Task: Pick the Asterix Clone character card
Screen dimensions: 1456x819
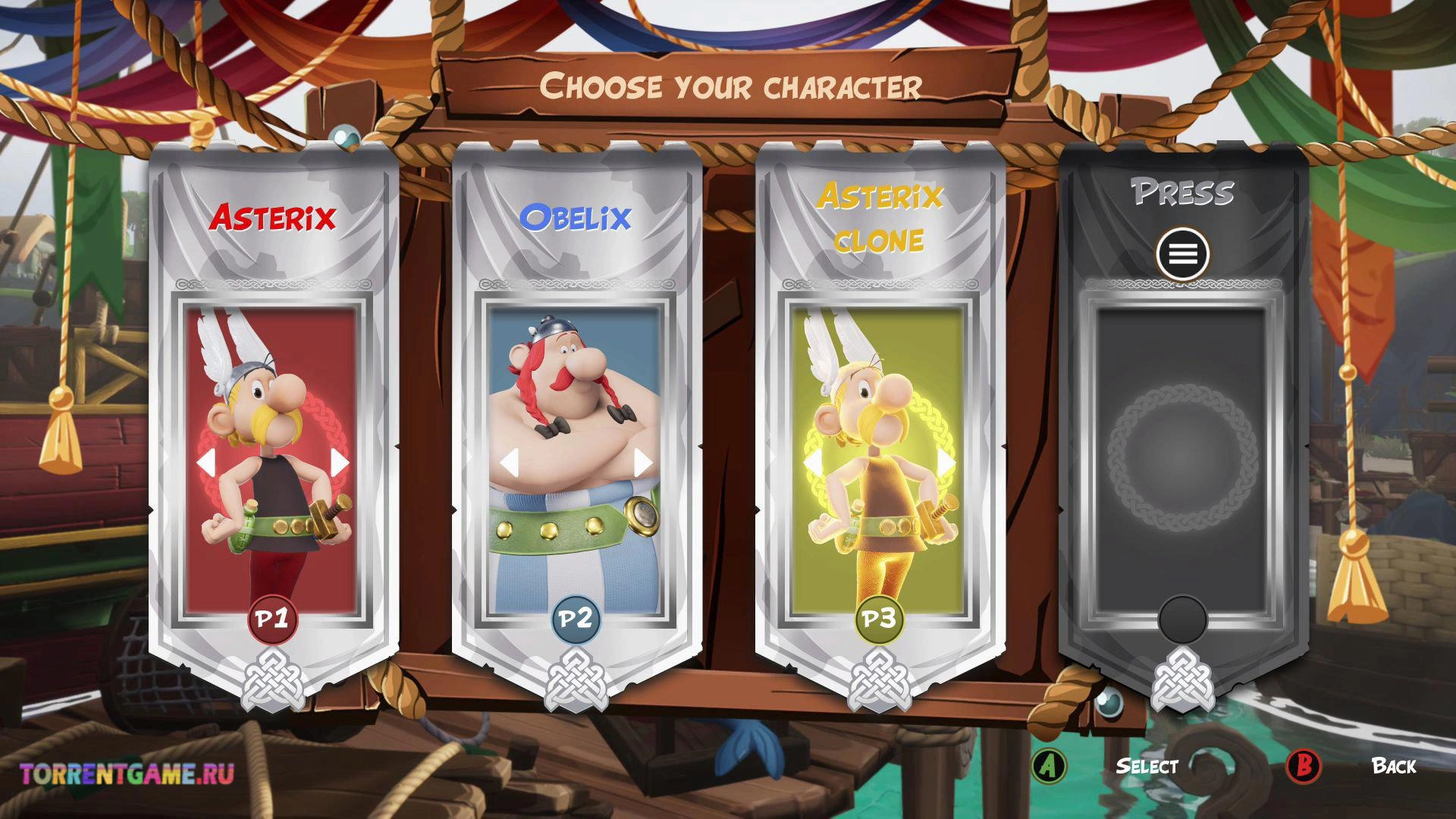Action: 880,425
